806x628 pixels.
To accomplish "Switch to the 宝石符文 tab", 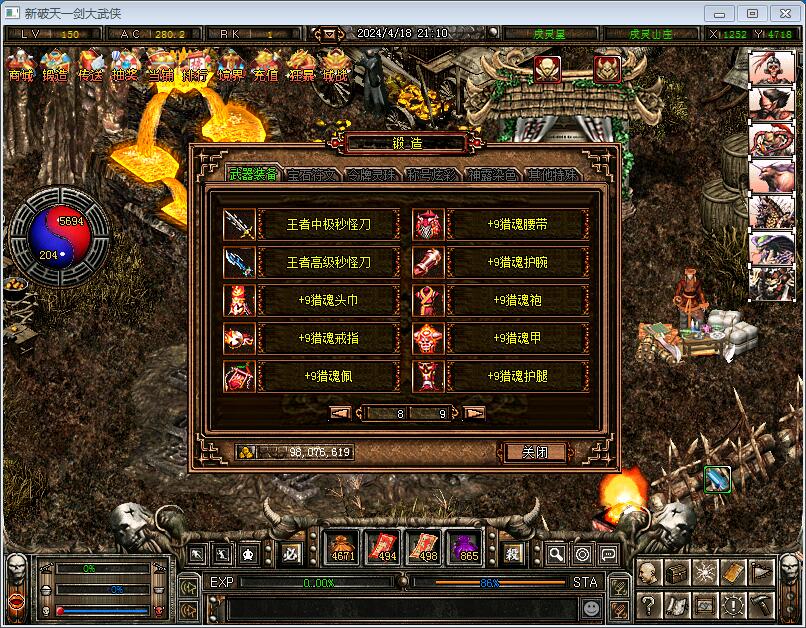I will click(x=312, y=175).
